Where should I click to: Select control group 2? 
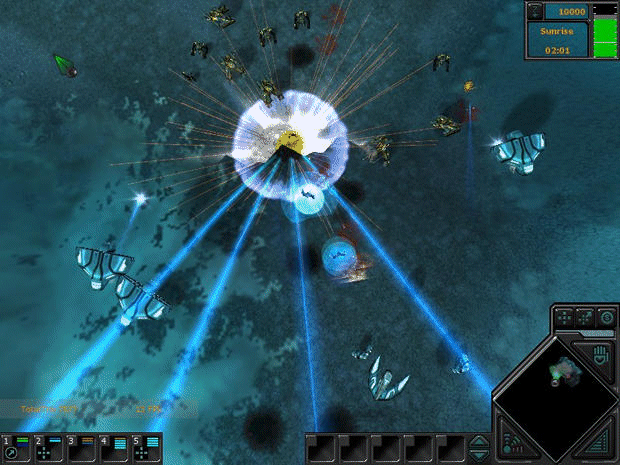coord(49,447)
